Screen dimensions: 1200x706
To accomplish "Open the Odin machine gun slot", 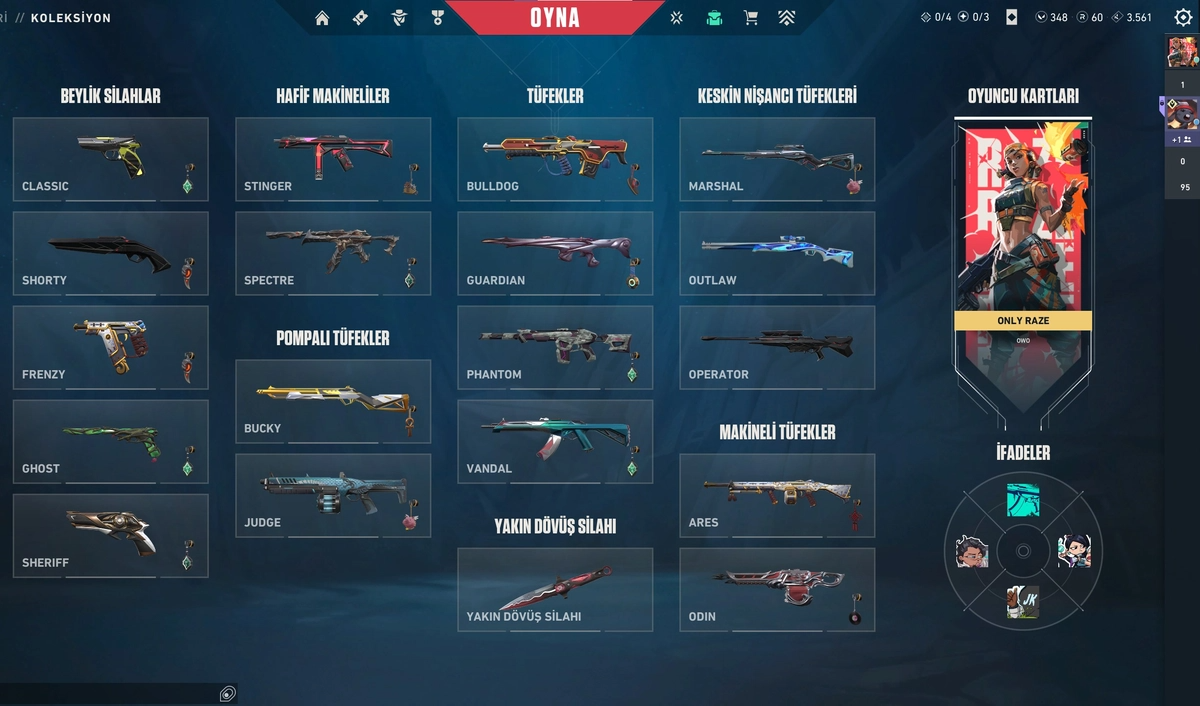I will click(777, 589).
